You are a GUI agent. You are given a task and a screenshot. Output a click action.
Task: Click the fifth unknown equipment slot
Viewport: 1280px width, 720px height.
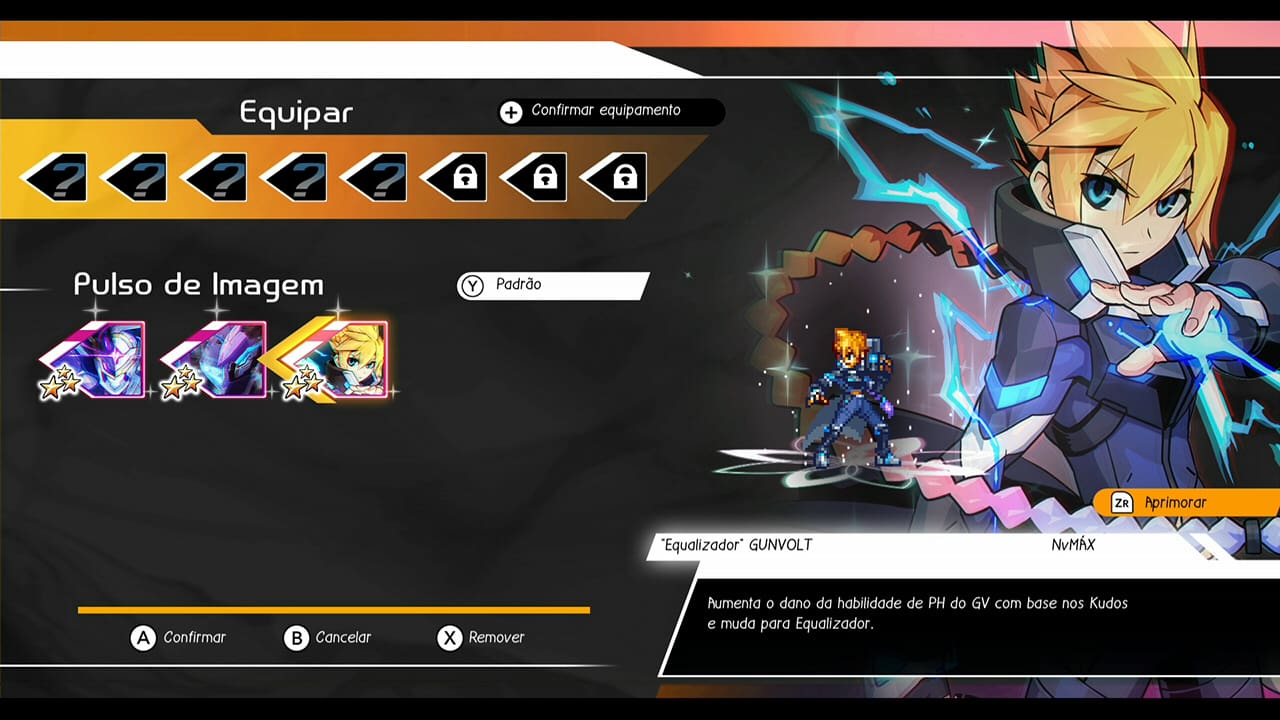click(375, 177)
